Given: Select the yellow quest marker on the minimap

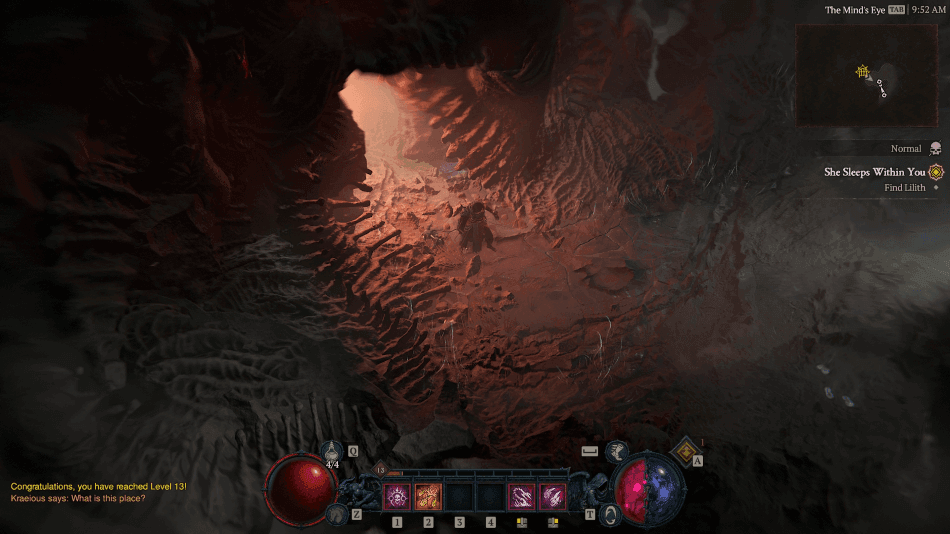Looking at the screenshot, I should [x=862, y=71].
